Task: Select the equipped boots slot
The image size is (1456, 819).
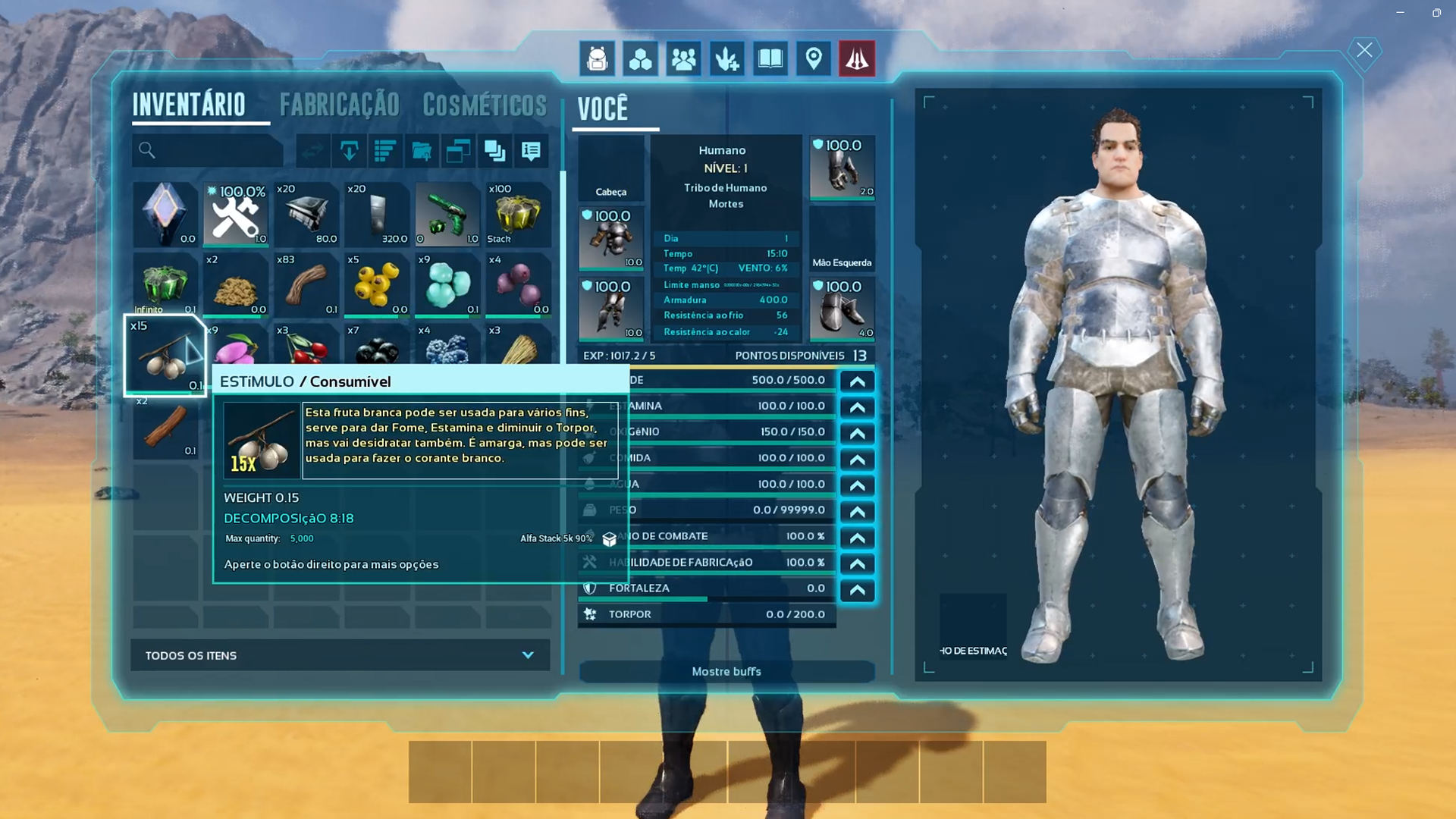Action: tap(842, 309)
